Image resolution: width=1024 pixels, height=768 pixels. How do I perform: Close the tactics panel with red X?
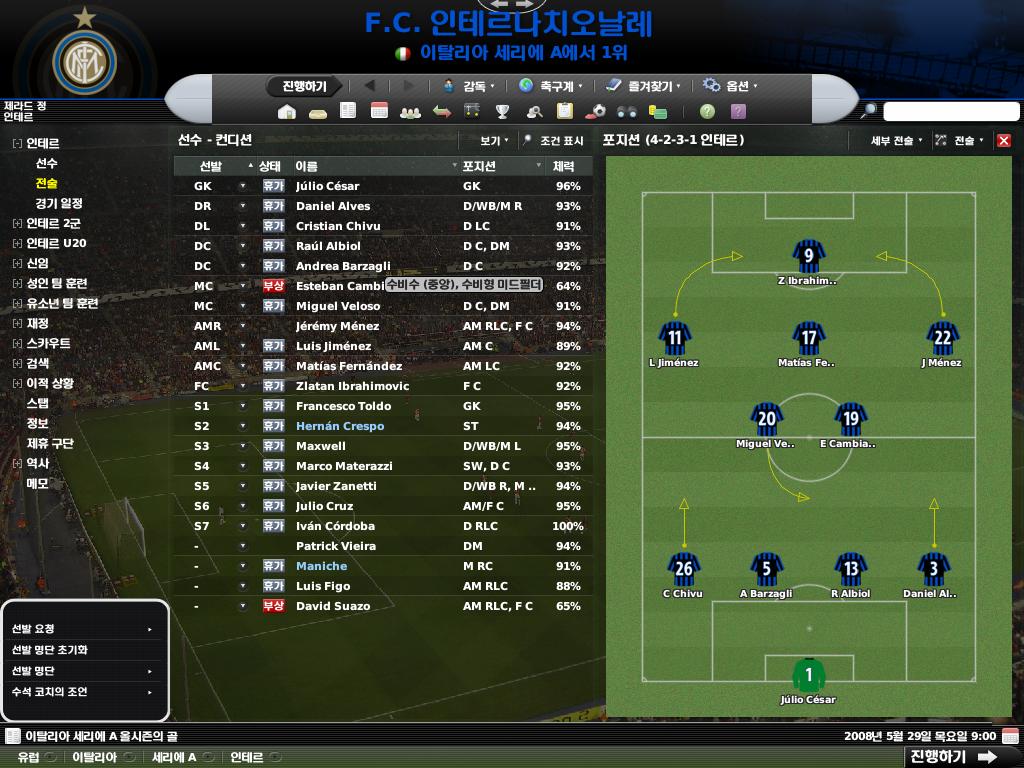pos(1004,141)
